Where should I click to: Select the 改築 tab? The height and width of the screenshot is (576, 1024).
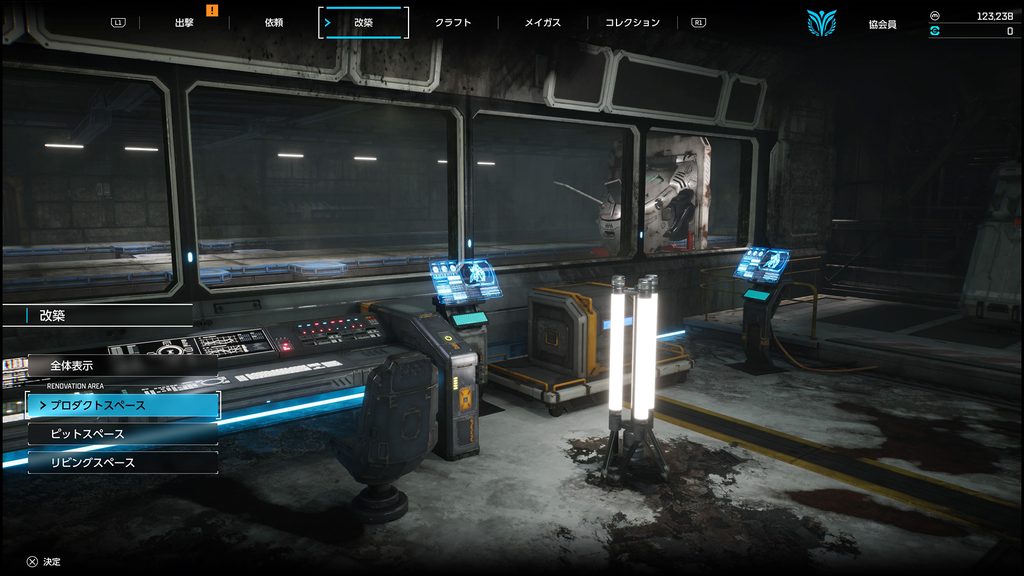click(x=363, y=22)
